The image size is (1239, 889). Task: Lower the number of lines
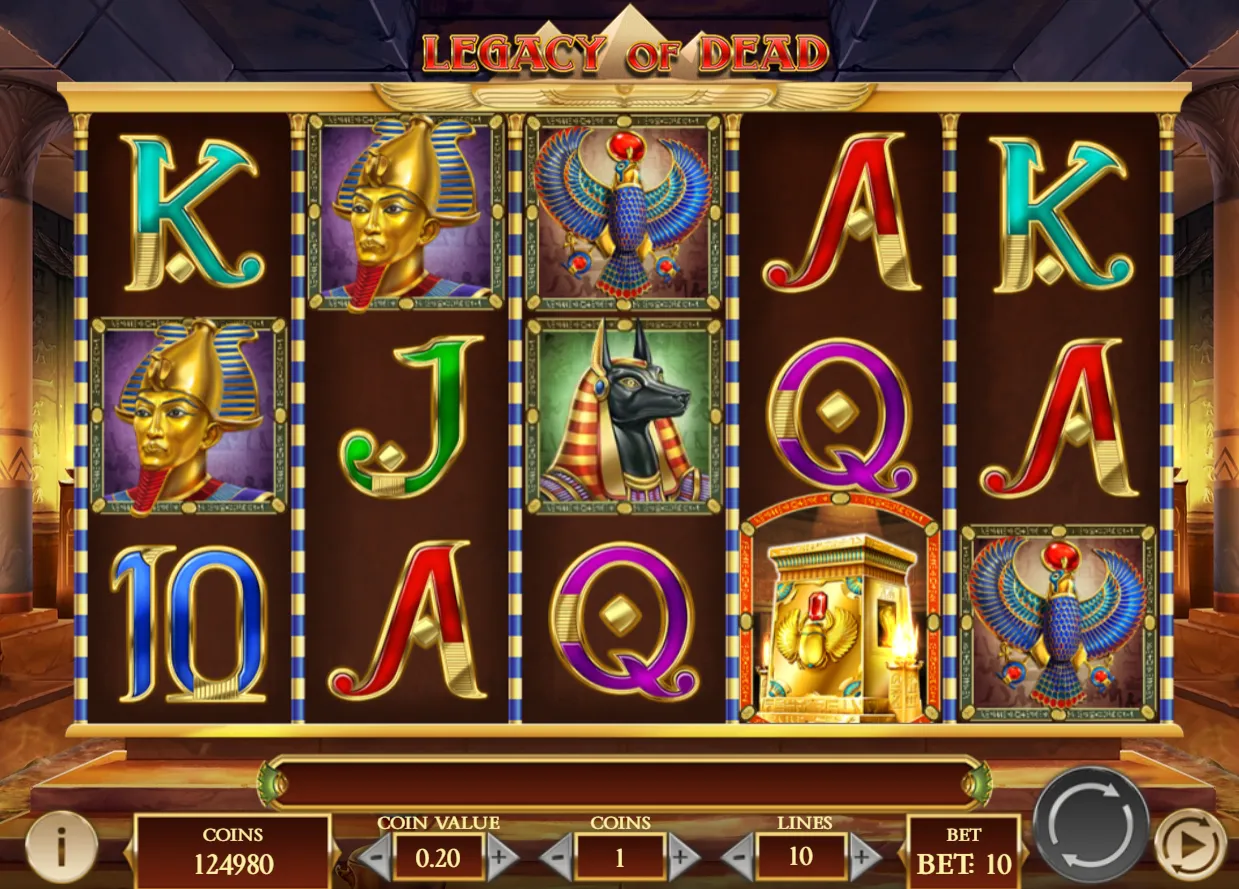(738, 857)
